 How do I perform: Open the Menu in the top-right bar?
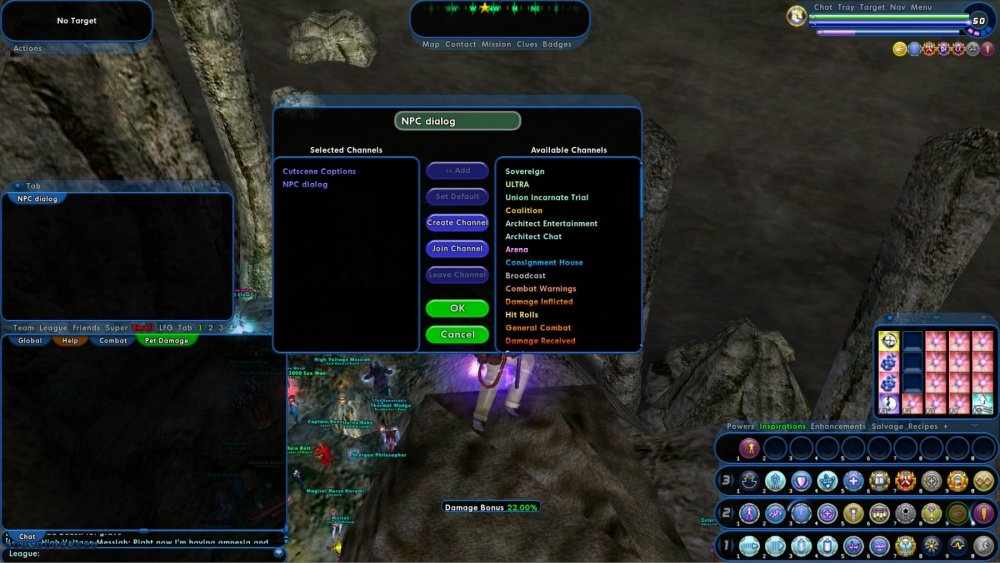pyautogui.click(x=921, y=8)
